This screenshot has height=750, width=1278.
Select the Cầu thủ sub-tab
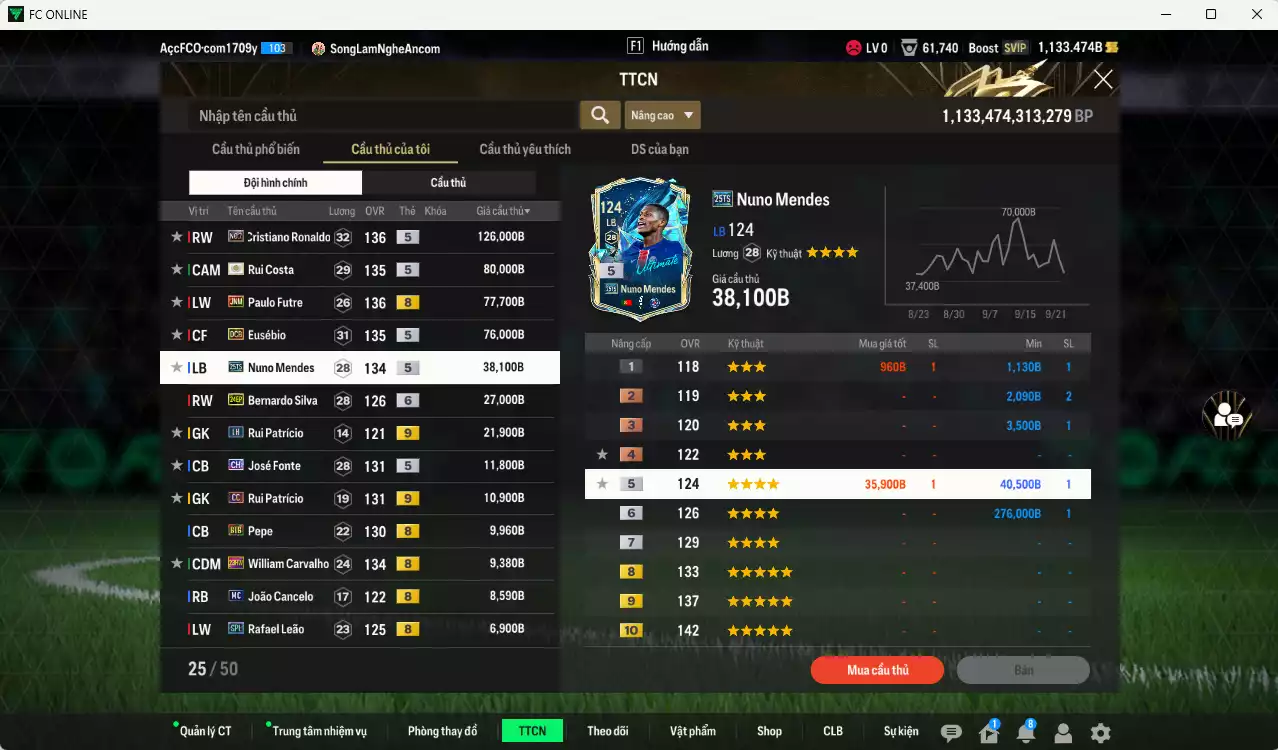click(448, 183)
